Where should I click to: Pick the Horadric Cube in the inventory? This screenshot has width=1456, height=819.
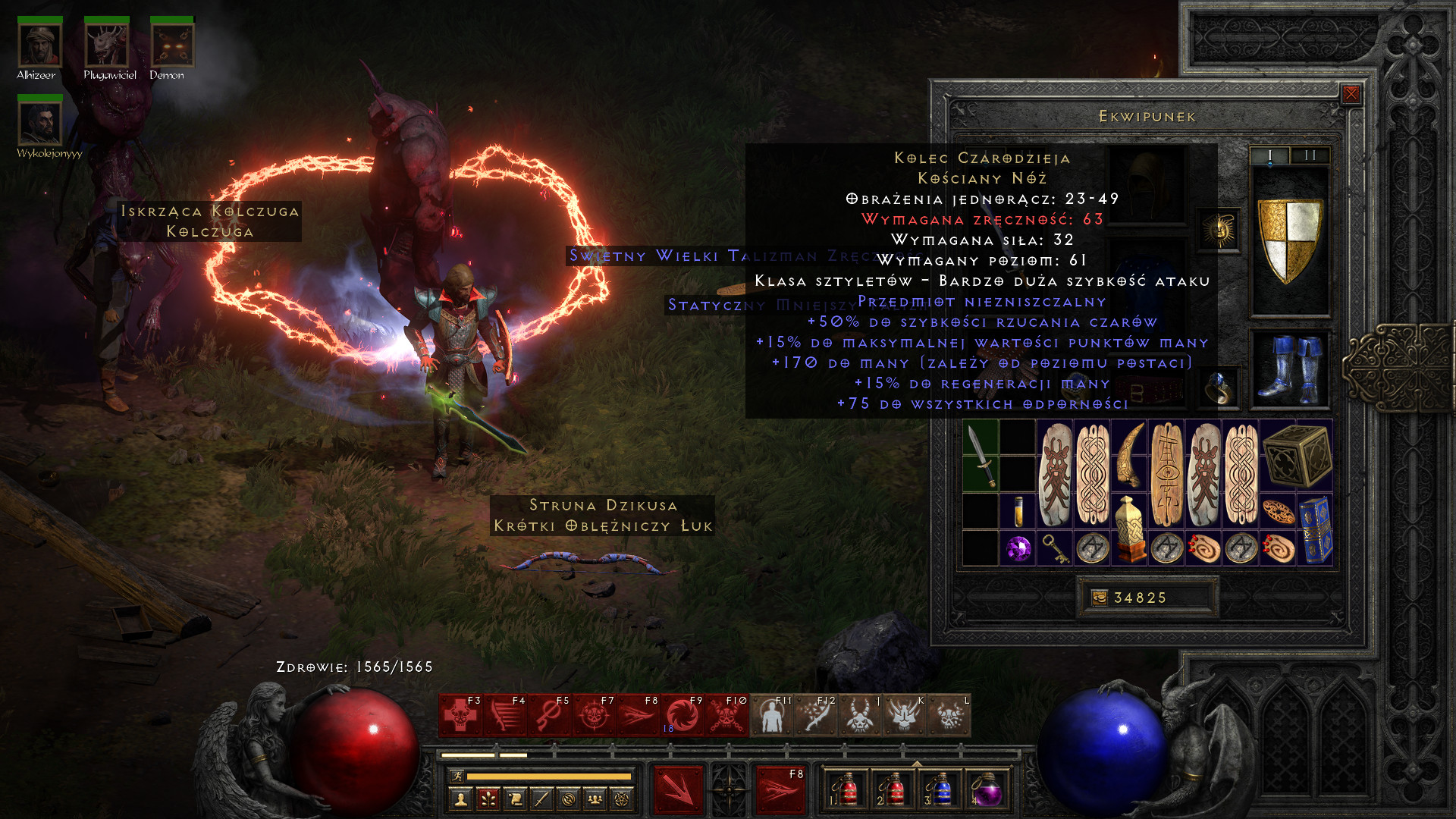pyautogui.click(x=1297, y=455)
